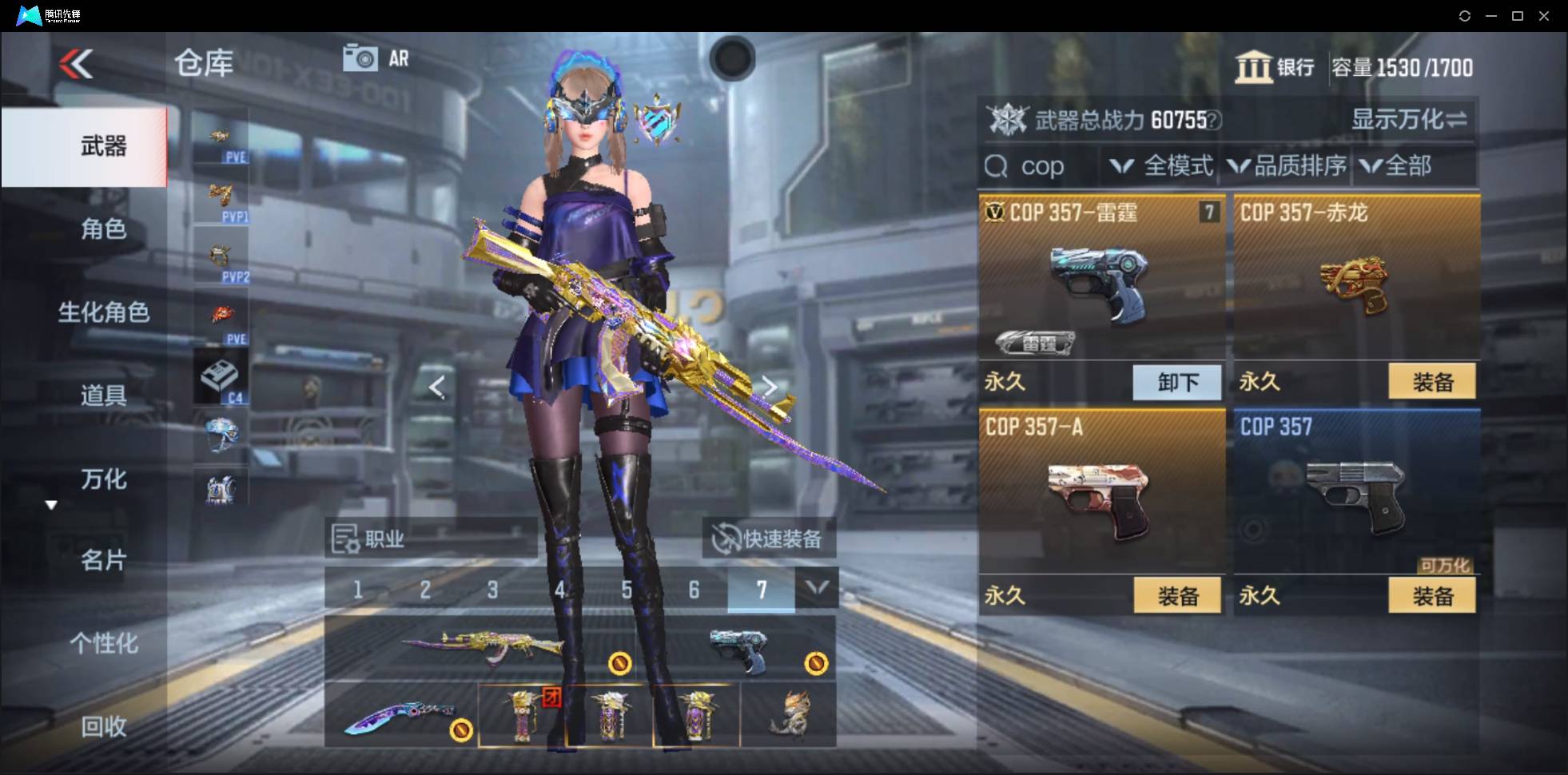Equip the COP 357-A pistol

pyautogui.click(x=1177, y=596)
